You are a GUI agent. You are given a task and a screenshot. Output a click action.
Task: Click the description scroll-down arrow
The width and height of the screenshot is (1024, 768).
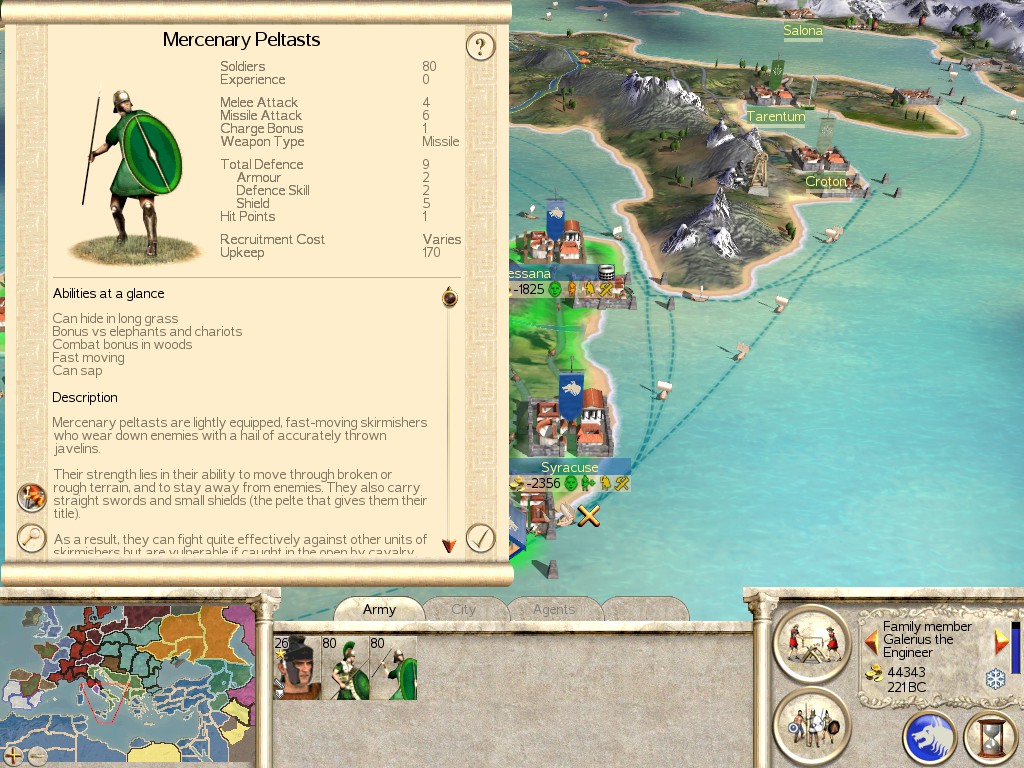pos(449,545)
